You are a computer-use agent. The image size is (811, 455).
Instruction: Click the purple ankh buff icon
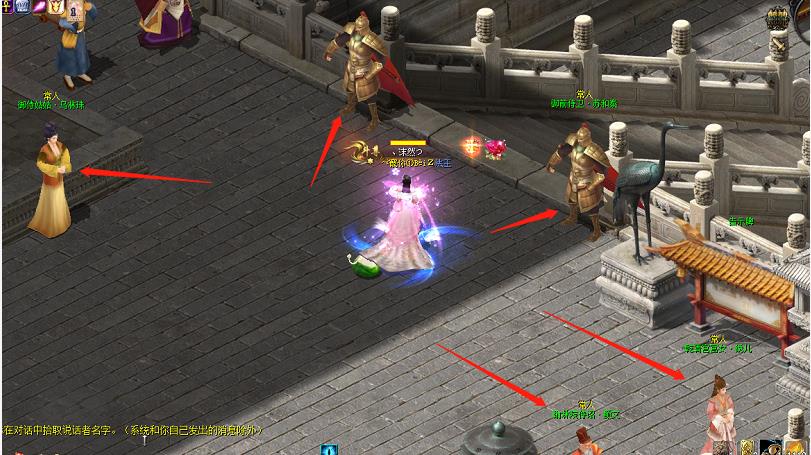(7, 7)
